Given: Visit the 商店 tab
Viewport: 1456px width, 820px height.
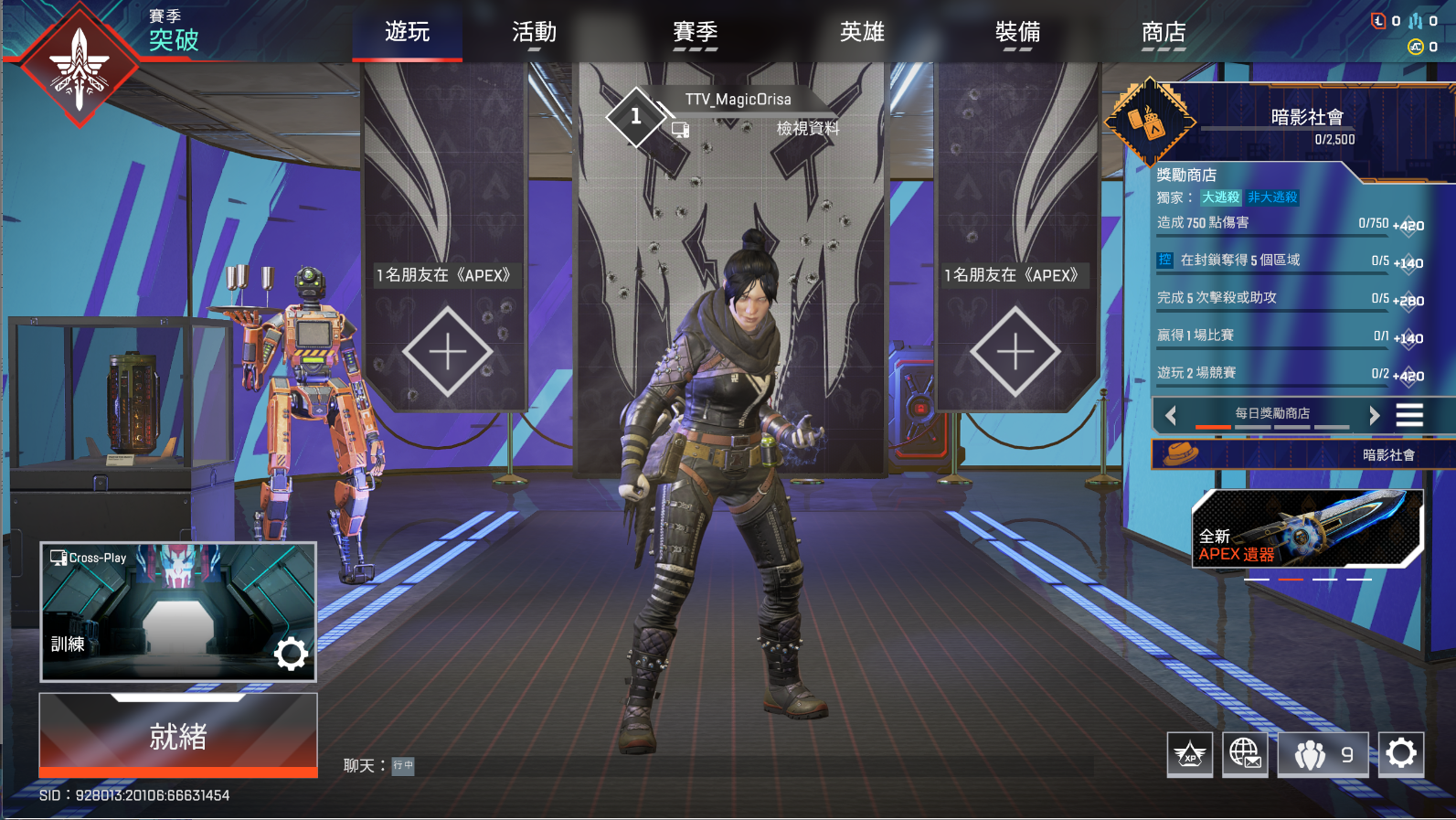Looking at the screenshot, I should click(1164, 33).
